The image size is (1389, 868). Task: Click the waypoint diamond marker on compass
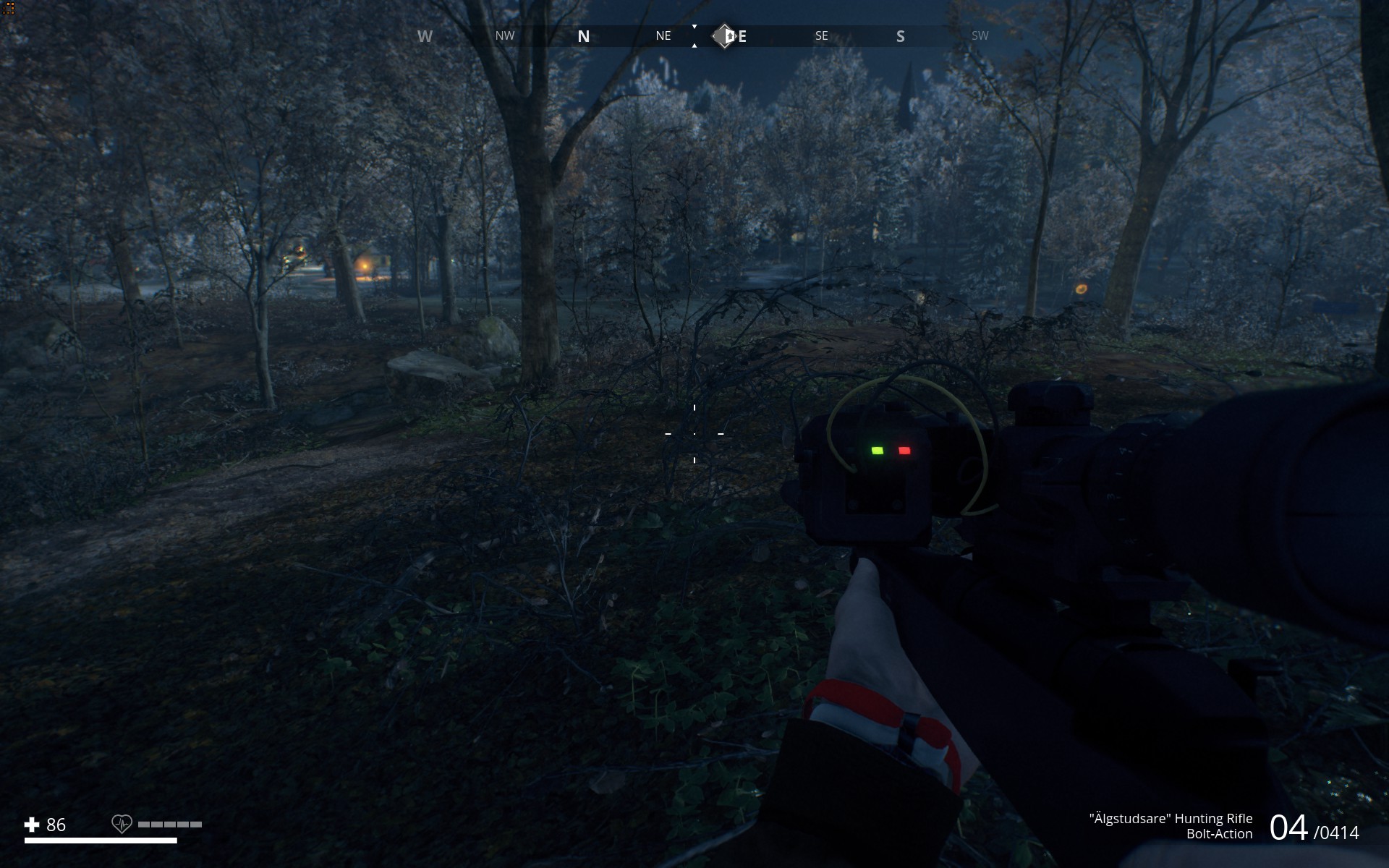[x=723, y=35]
